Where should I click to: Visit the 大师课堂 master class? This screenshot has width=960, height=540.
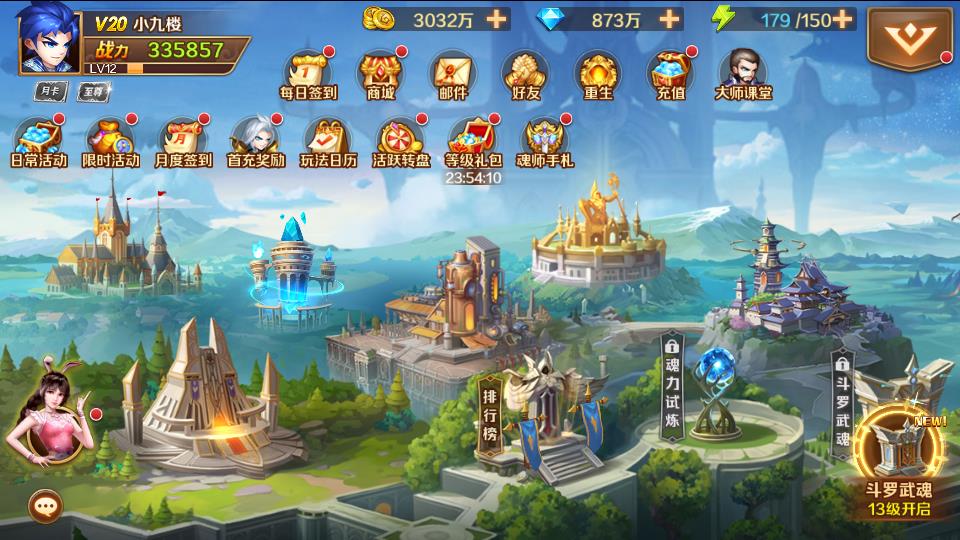tap(742, 74)
